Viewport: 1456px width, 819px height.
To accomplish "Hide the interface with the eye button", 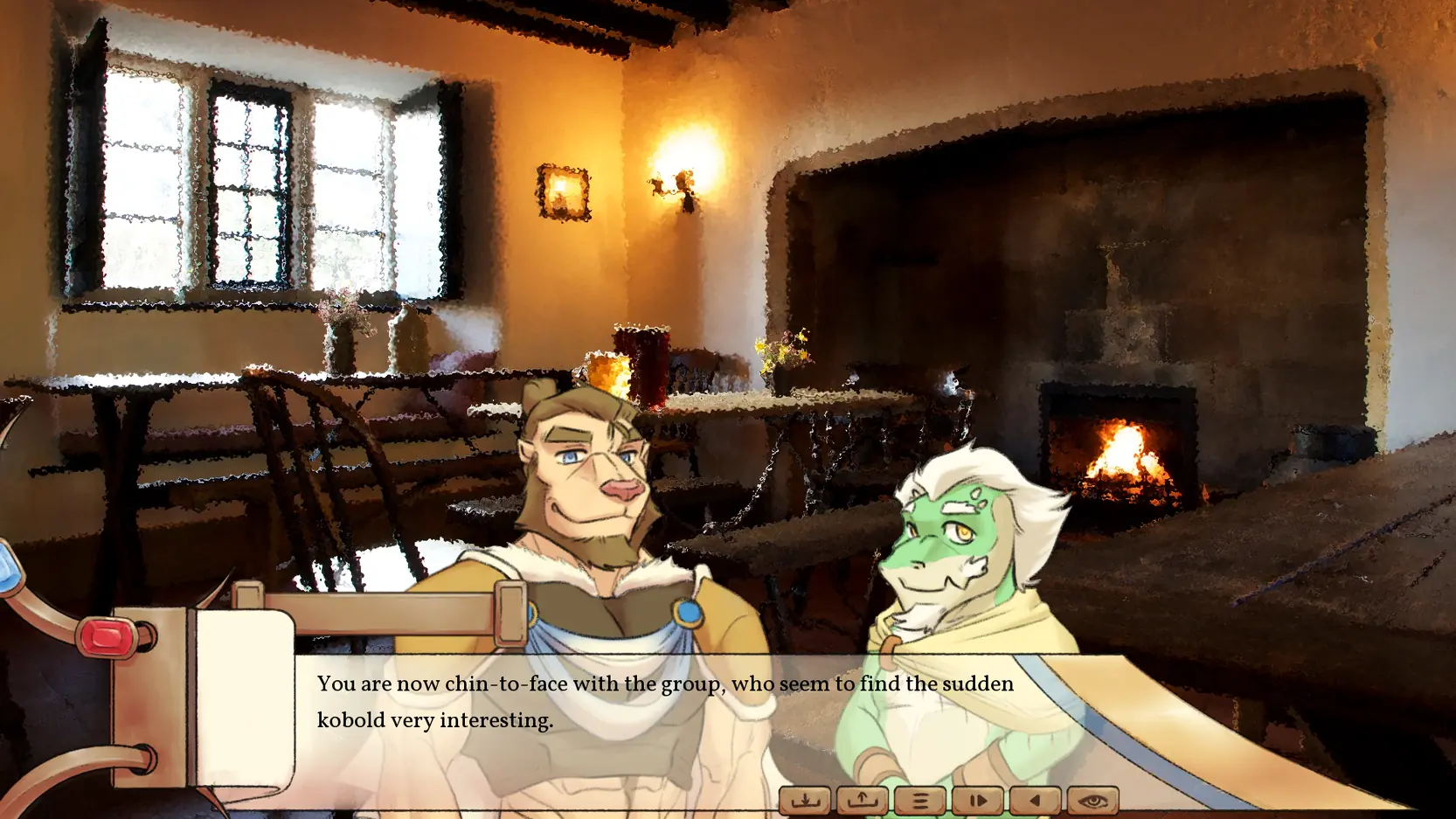I will pyautogui.click(x=1092, y=800).
